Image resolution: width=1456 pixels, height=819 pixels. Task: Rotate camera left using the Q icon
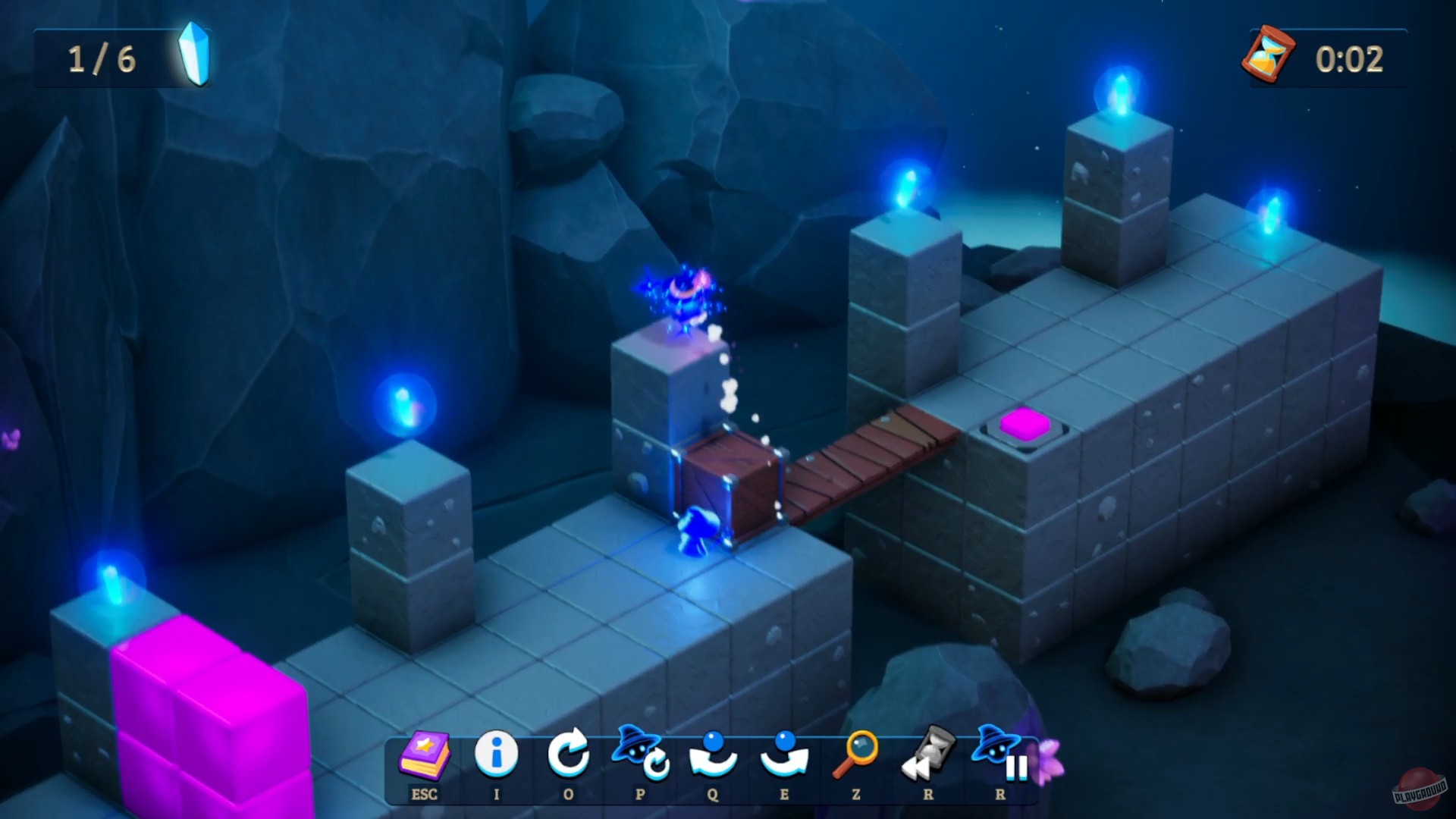(711, 755)
